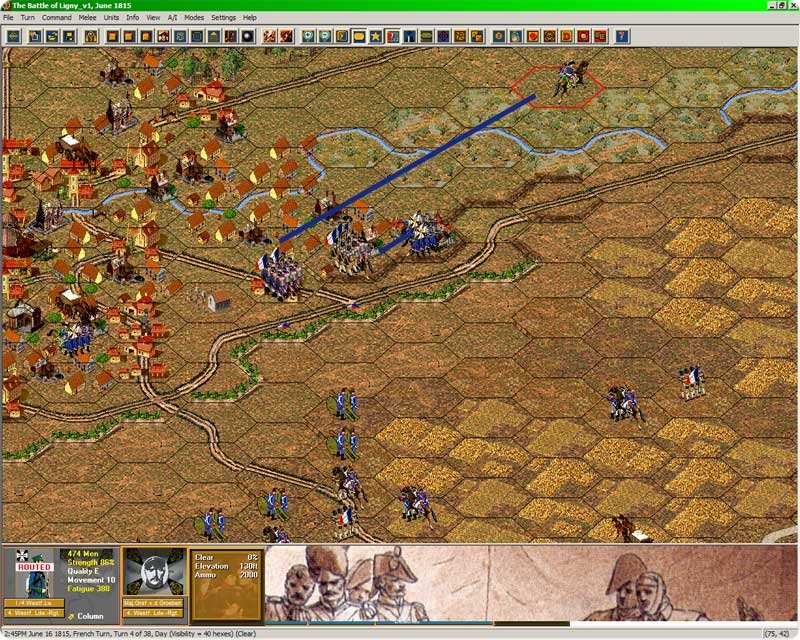This screenshot has width=800, height=640.
Task: Open the Turn menu
Action: coord(28,17)
